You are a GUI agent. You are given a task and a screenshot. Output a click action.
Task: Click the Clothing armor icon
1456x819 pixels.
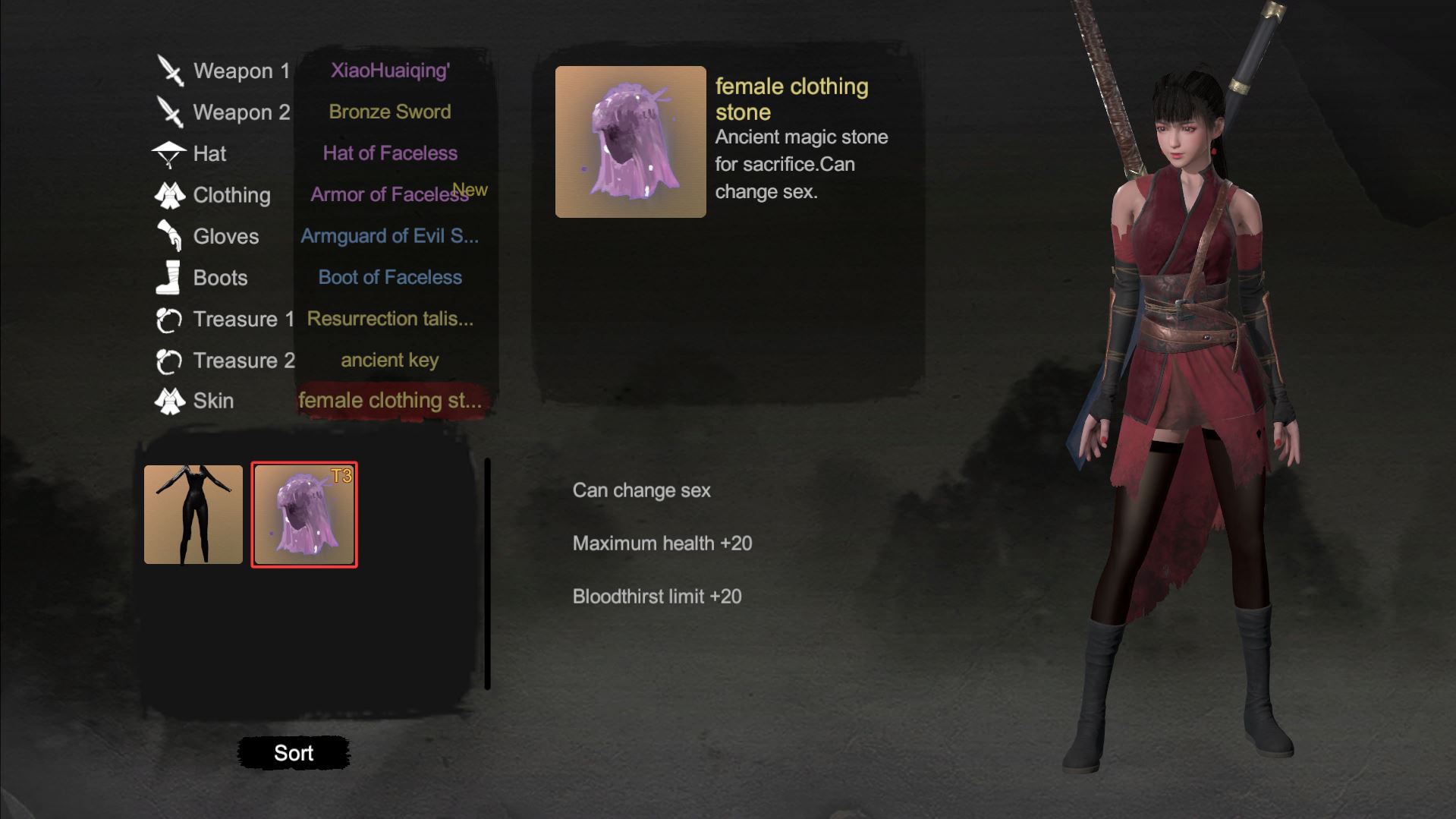pos(170,194)
